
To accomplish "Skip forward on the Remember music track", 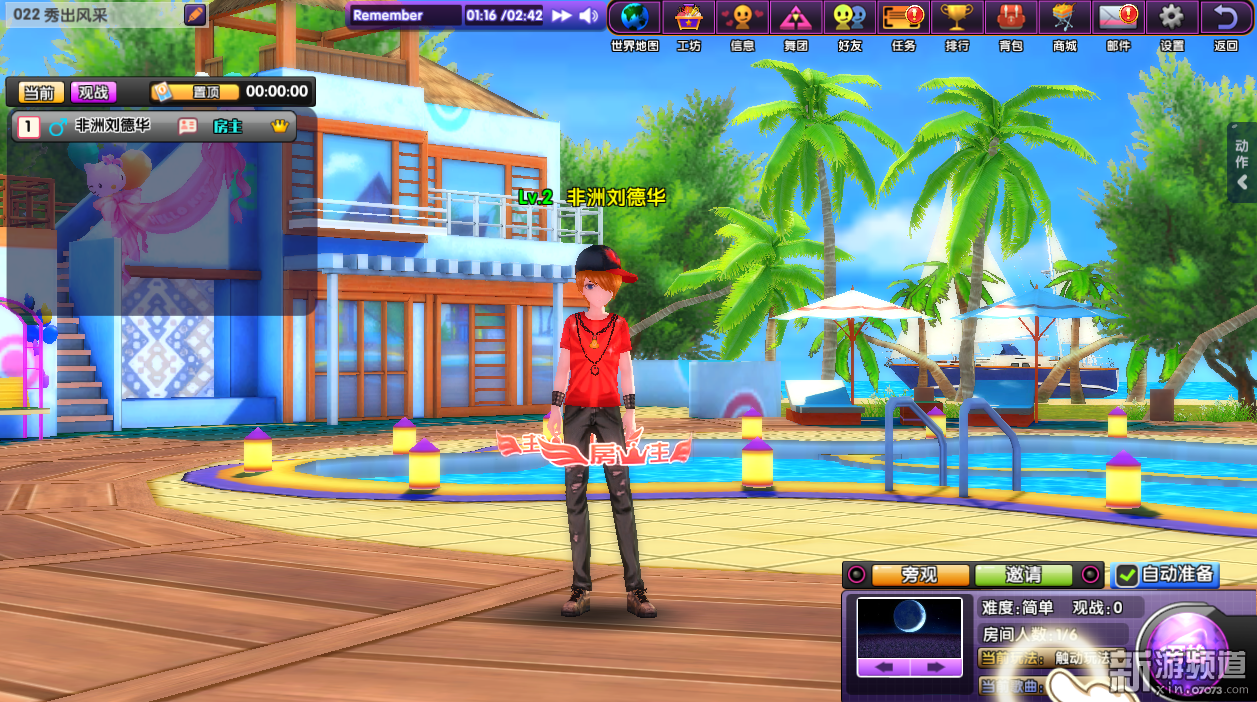I will [562, 16].
